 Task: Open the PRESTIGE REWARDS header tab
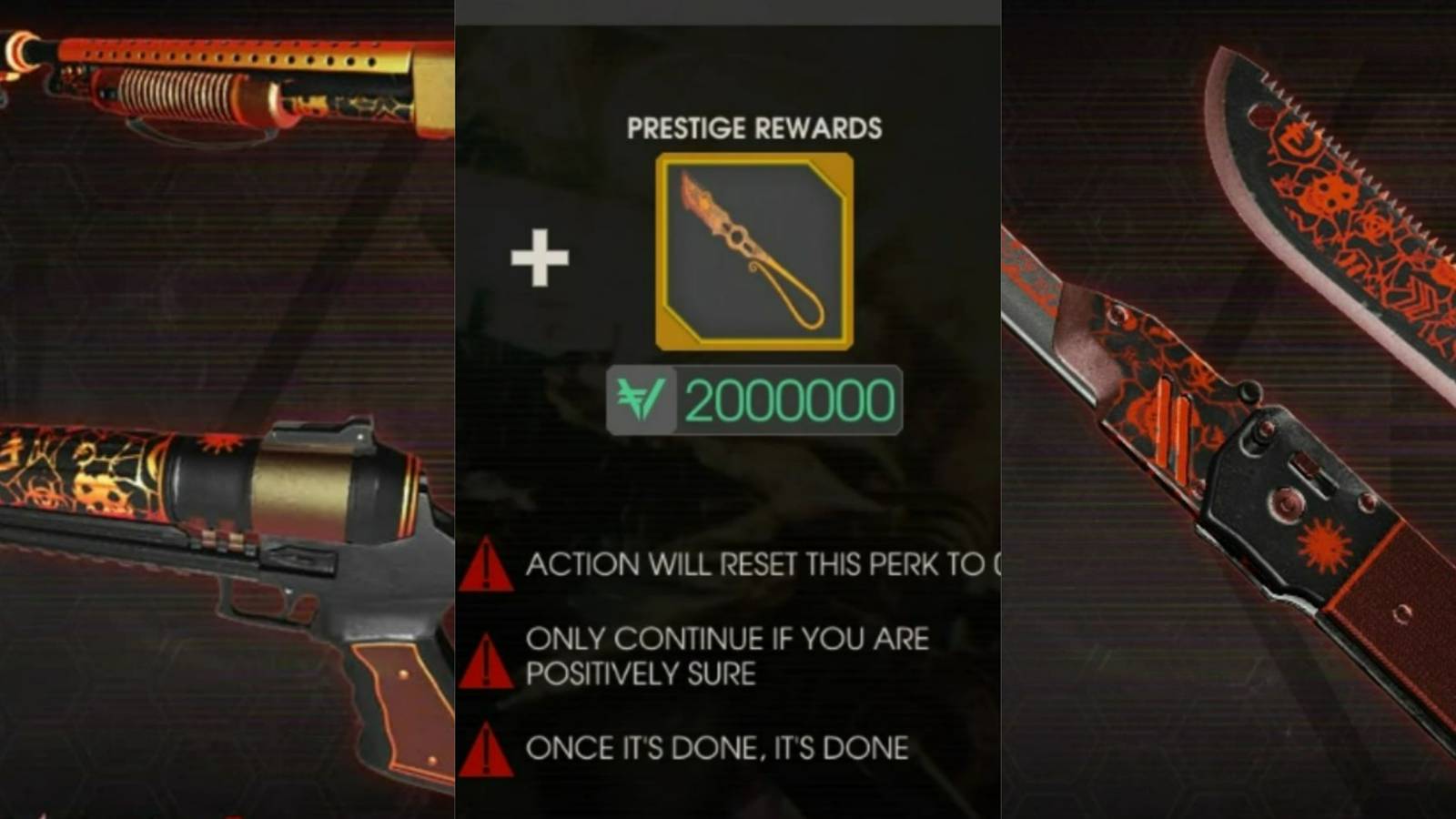pos(753,127)
